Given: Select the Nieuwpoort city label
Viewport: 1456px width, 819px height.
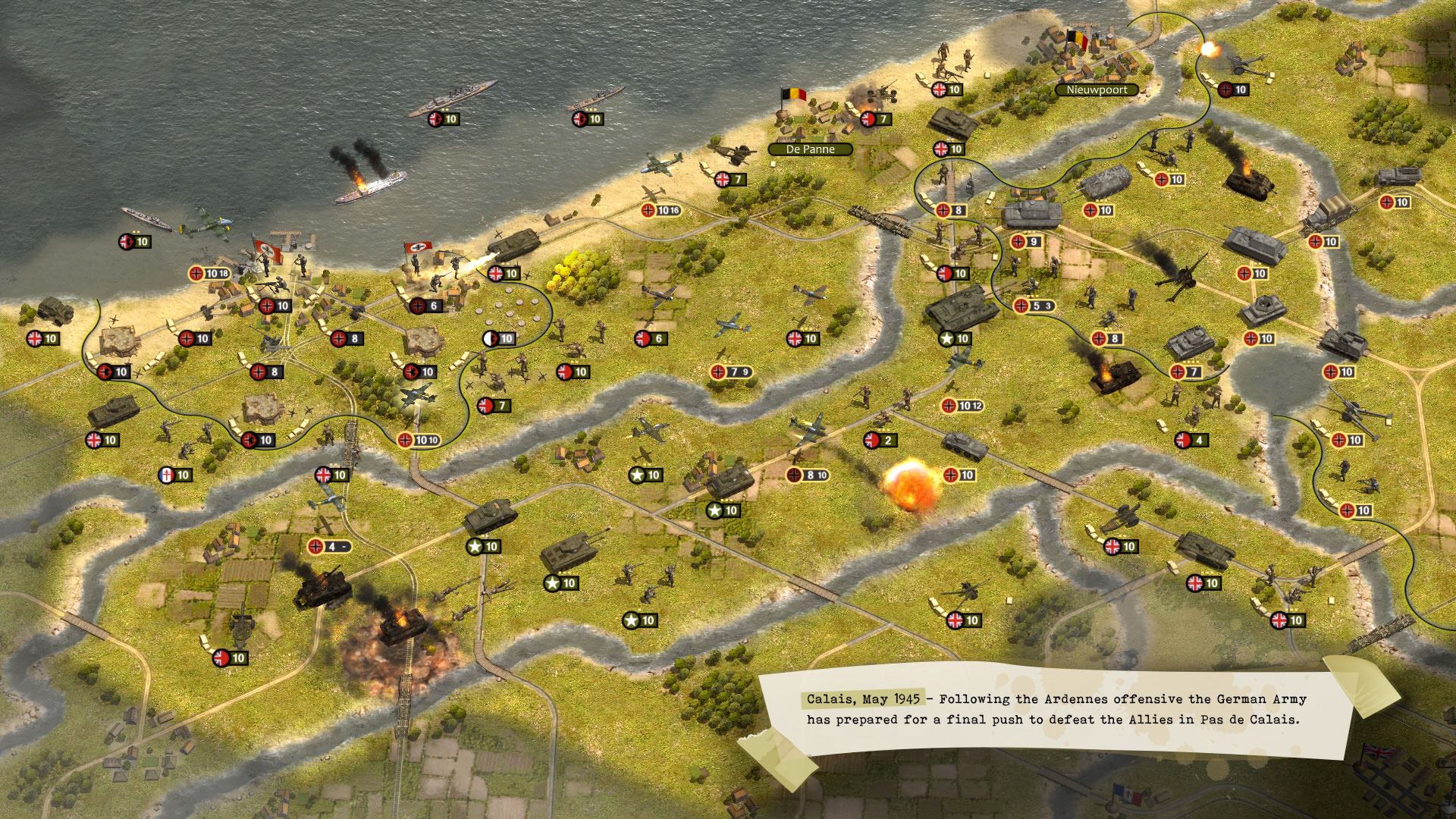Looking at the screenshot, I should click(x=1097, y=89).
